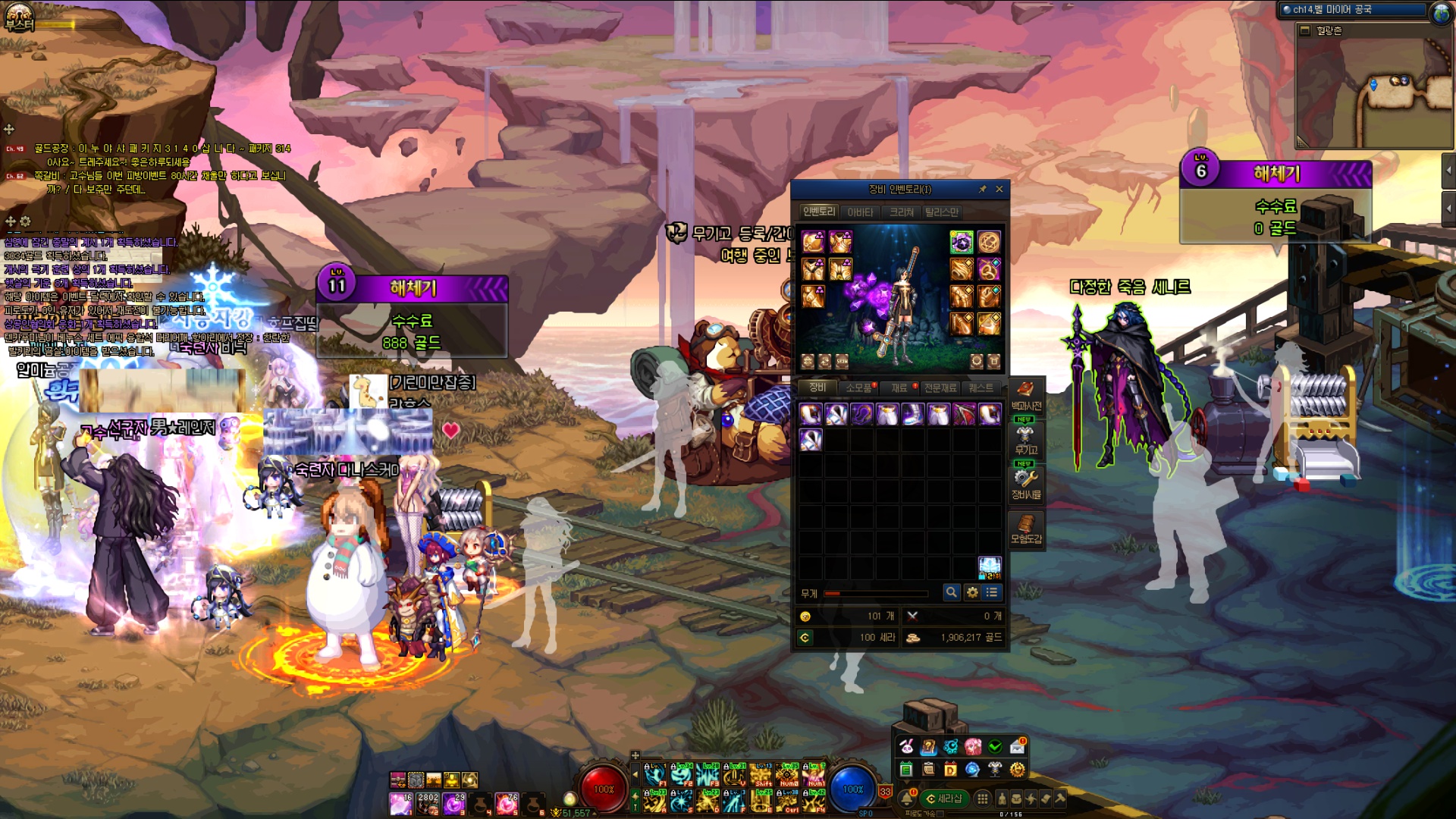Click the notification bell icon
The width and height of the screenshot is (1456, 819).
coord(907,799)
